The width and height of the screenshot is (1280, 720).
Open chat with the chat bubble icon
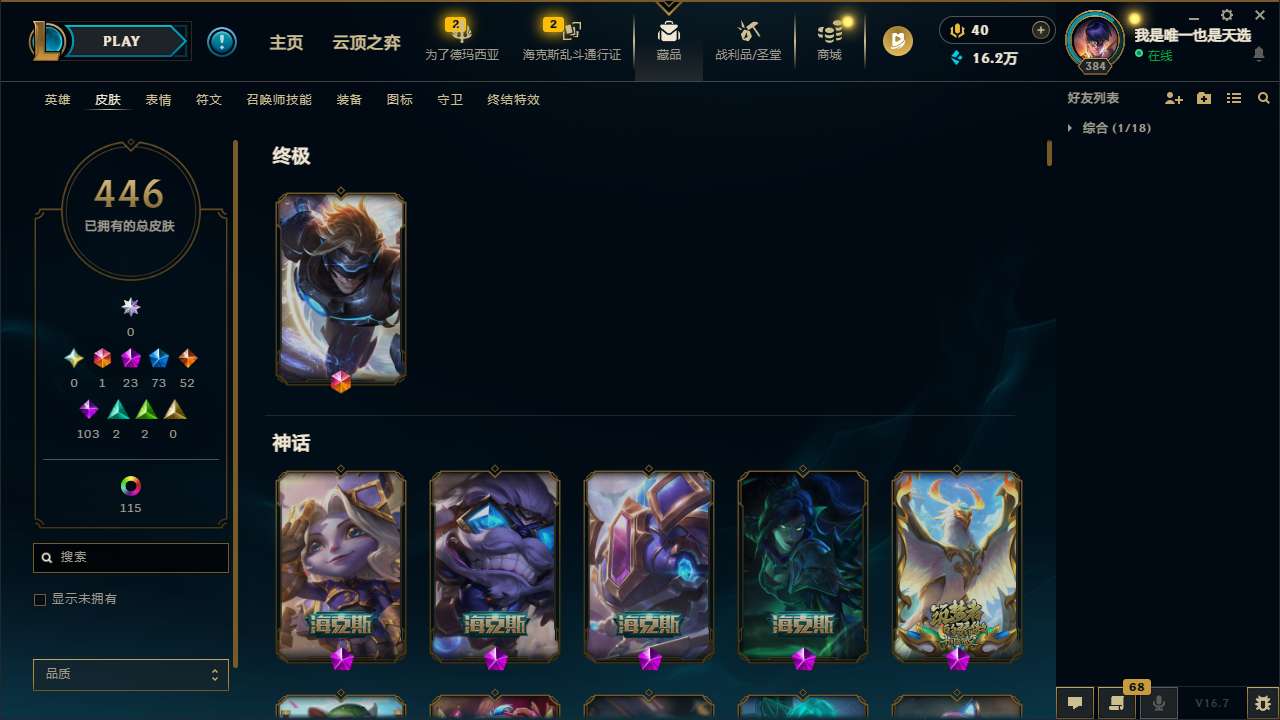[x=1074, y=703]
